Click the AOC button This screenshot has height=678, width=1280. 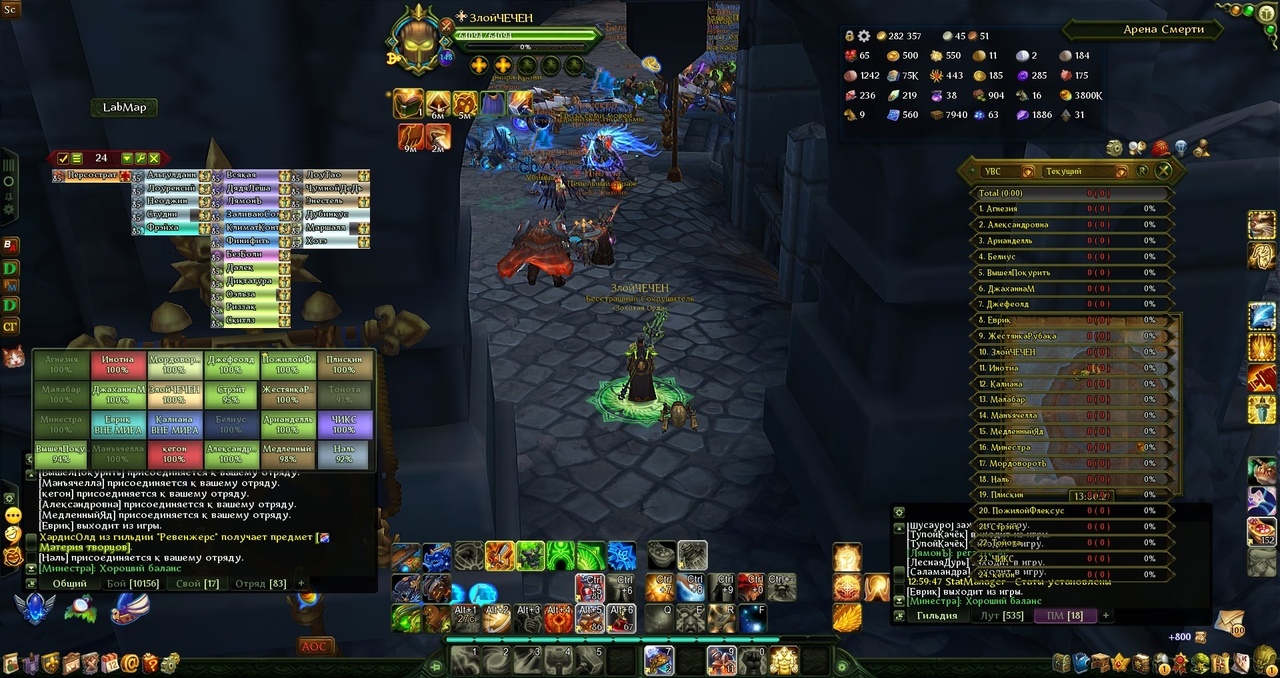point(314,646)
